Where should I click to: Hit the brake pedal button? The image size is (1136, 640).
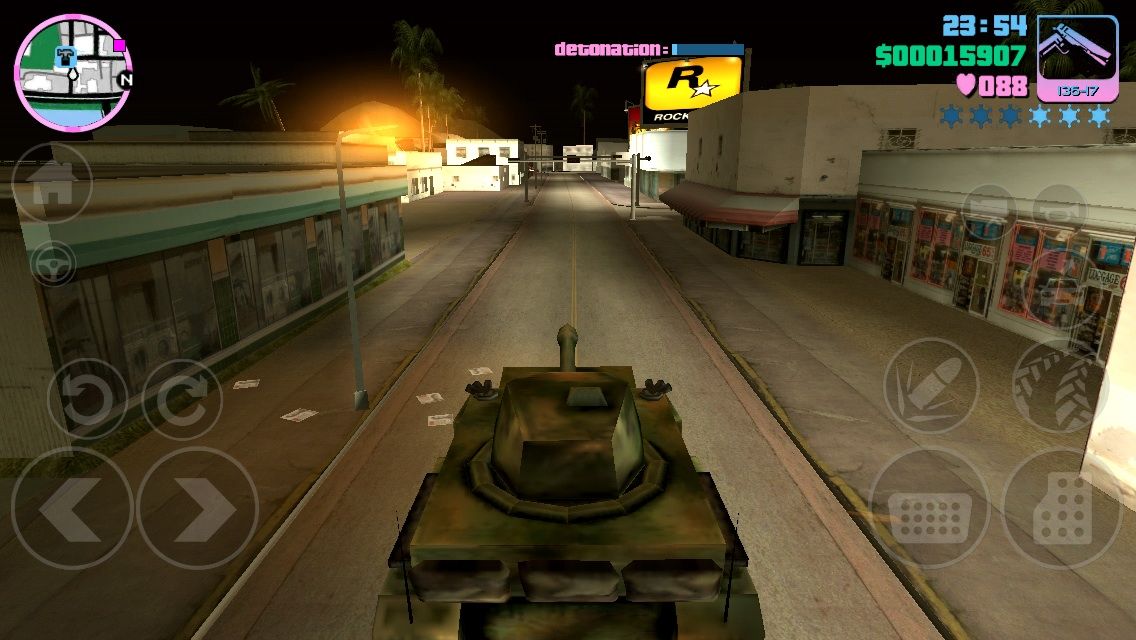[x=929, y=508]
